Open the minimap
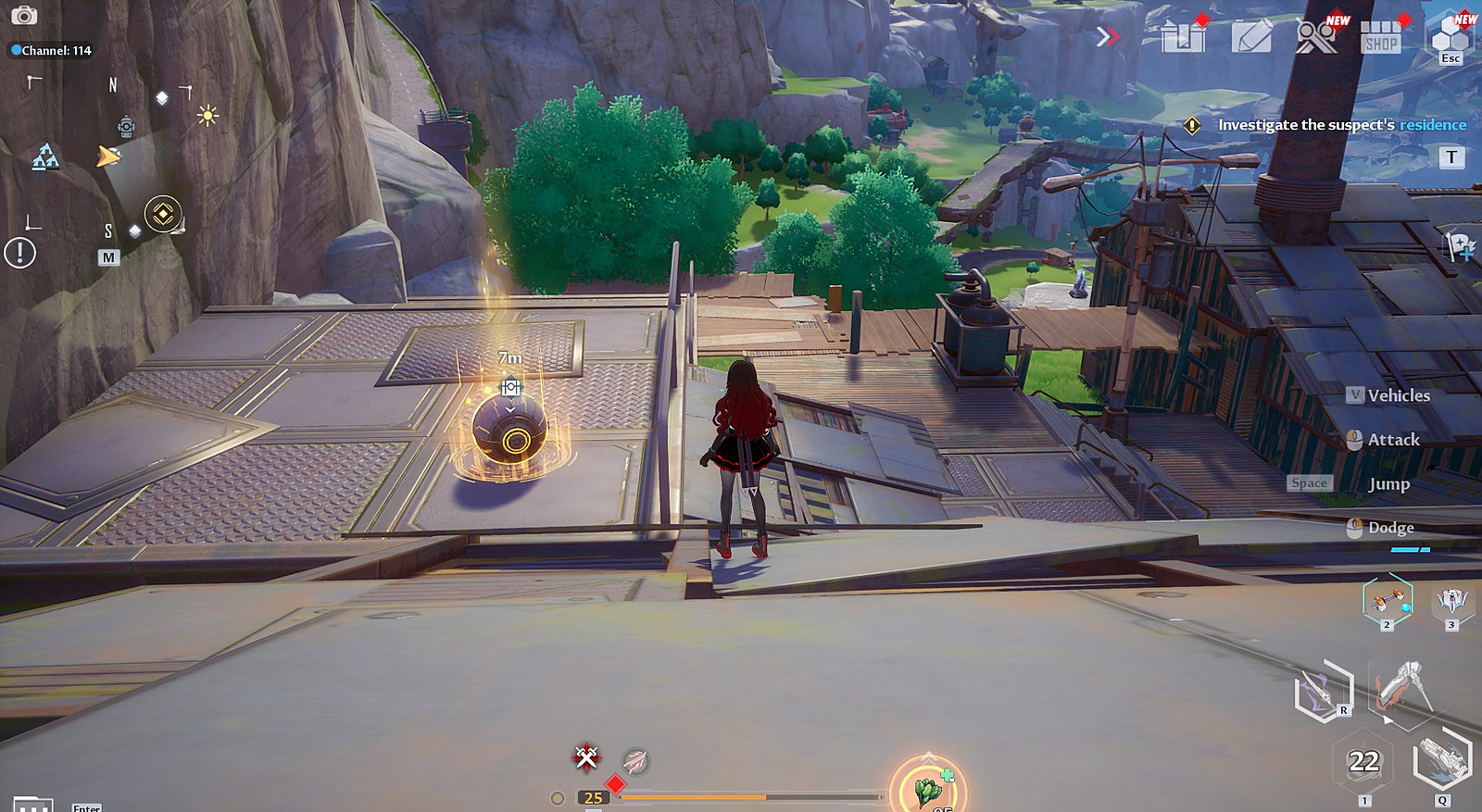The width and height of the screenshot is (1482, 812). point(108,257)
